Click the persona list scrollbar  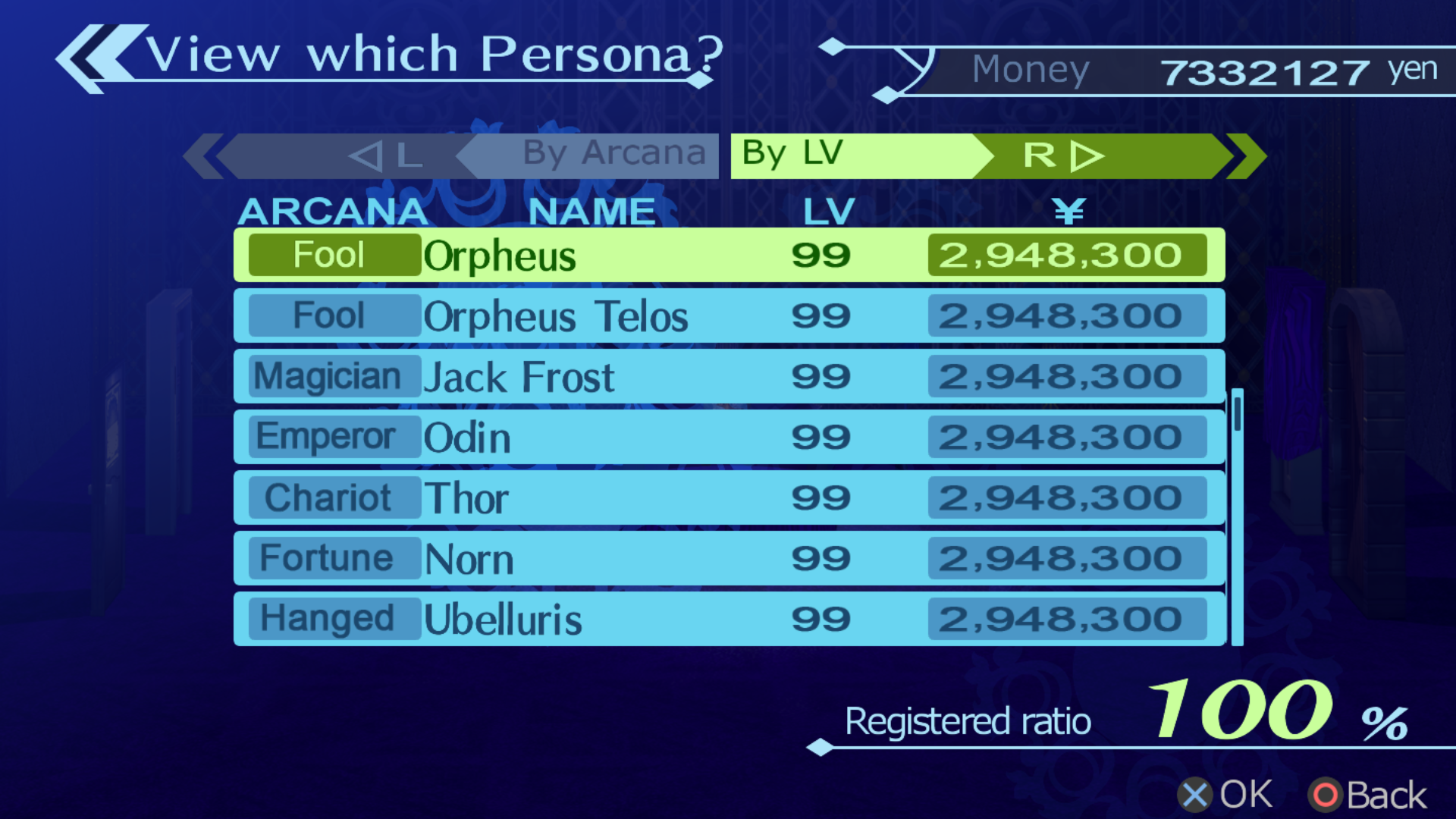coord(1238,516)
